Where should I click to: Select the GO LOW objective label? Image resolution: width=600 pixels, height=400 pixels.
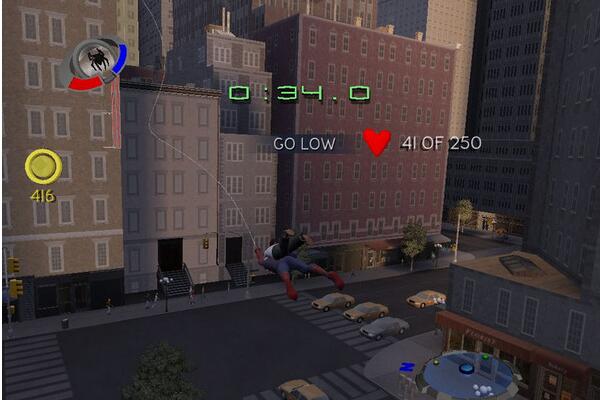pyautogui.click(x=307, y=144)
